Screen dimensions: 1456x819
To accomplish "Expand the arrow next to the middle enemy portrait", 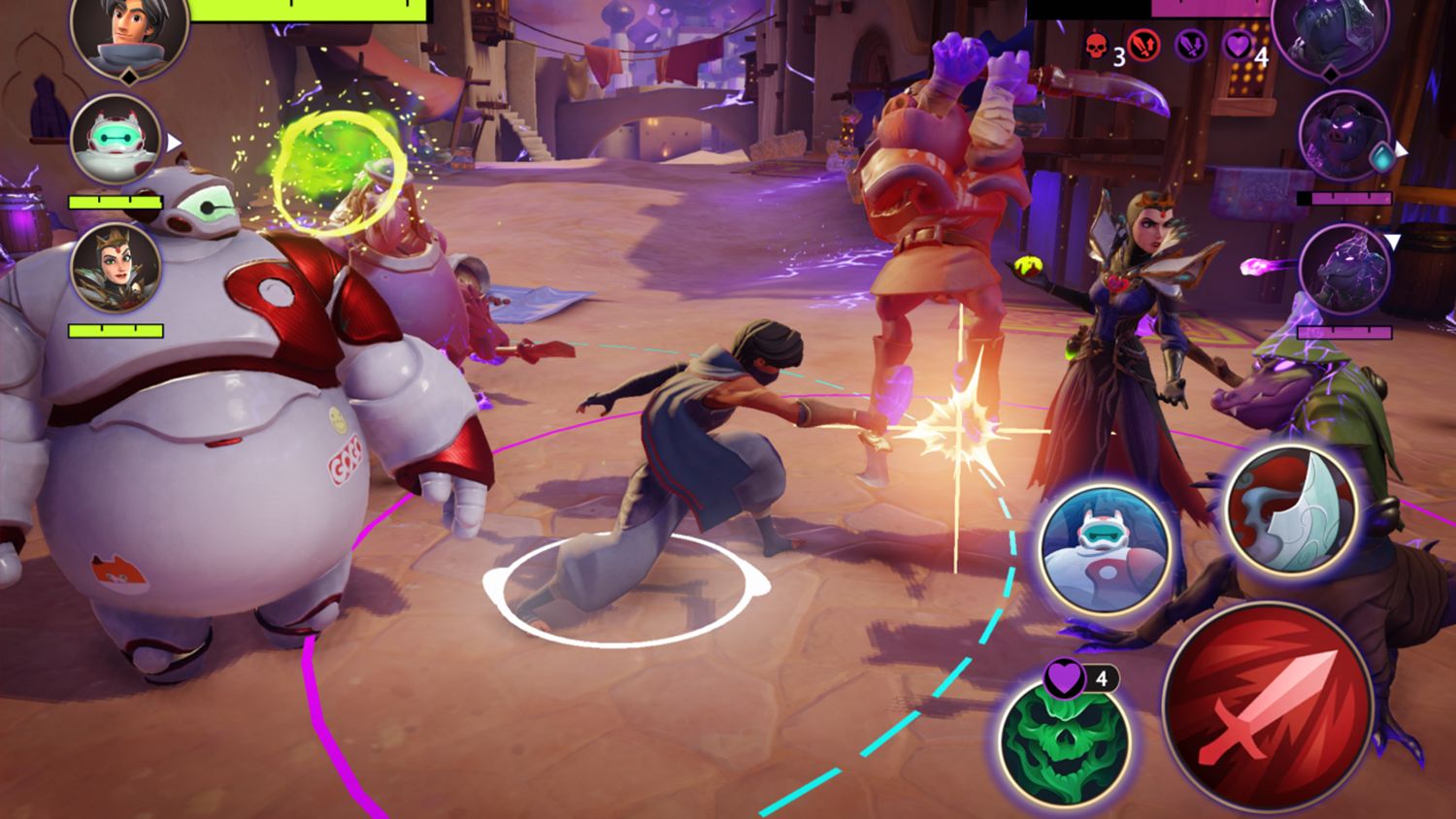I will pyautogui.click(x=1401, y=150).
